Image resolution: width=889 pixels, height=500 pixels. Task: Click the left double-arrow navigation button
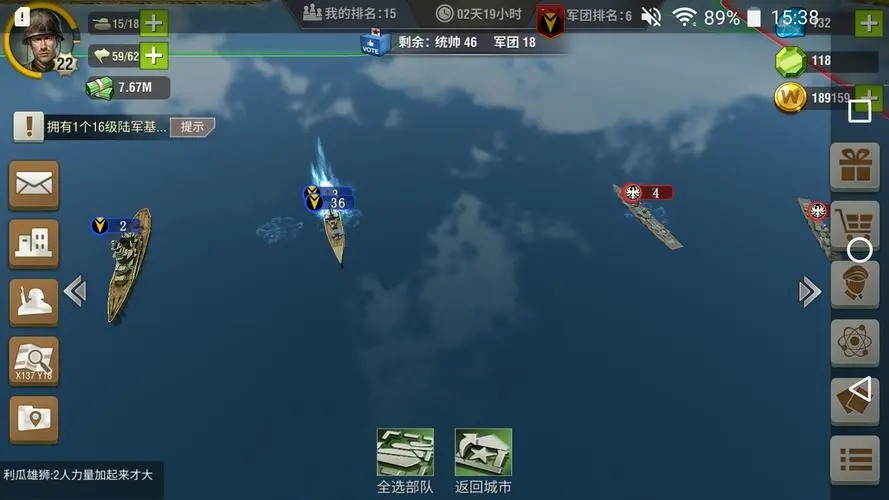pyautogui.click(x=75, y=291)
